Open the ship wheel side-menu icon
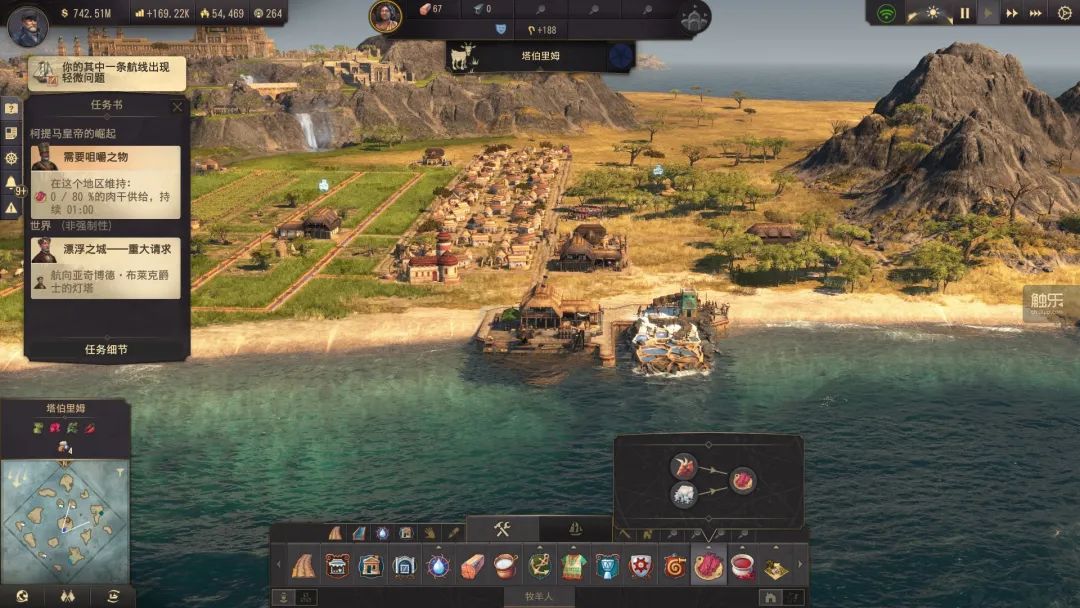This screenshot has width=1080, height=608. coord(11,158)
